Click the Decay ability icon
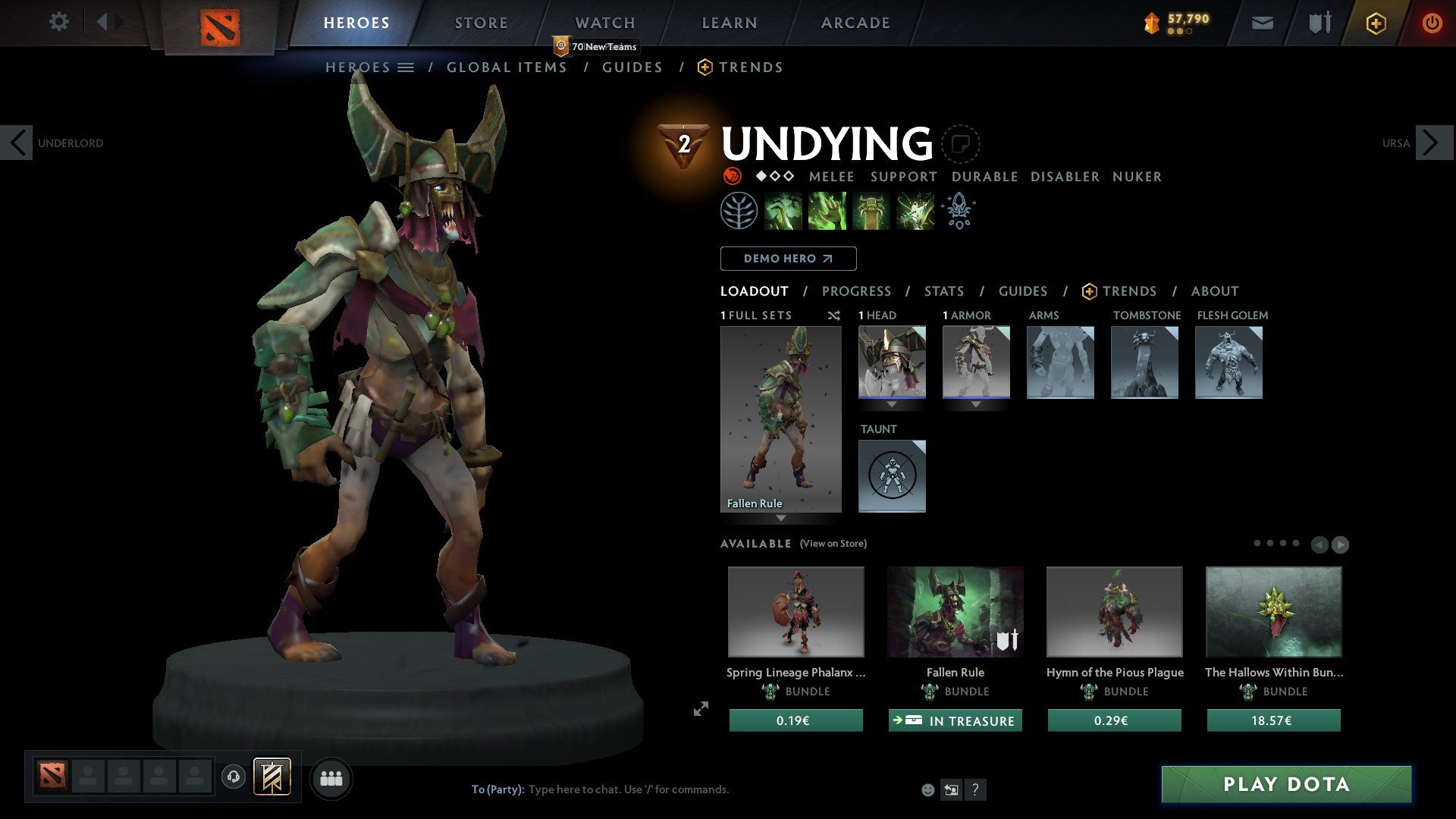 (783, 210)
